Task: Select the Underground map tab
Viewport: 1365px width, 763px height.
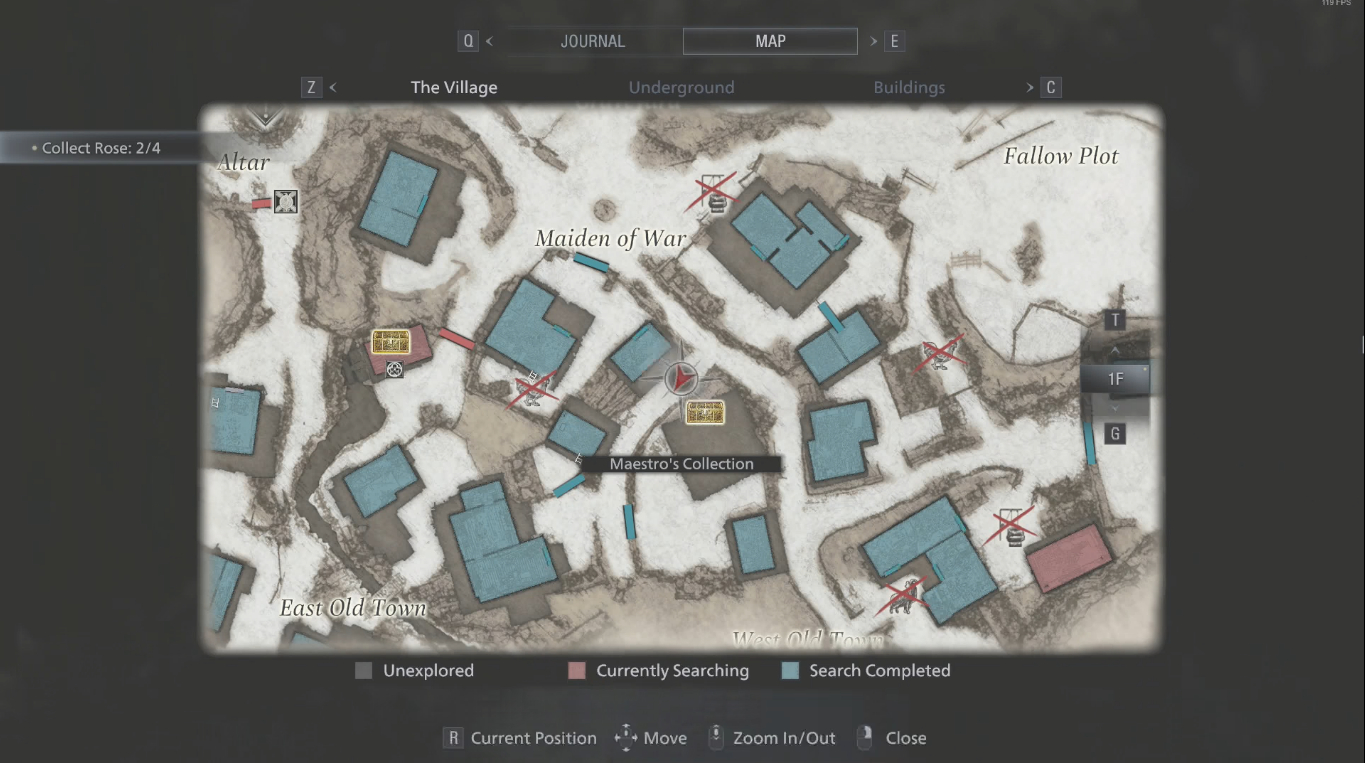Action: [681, 87]
